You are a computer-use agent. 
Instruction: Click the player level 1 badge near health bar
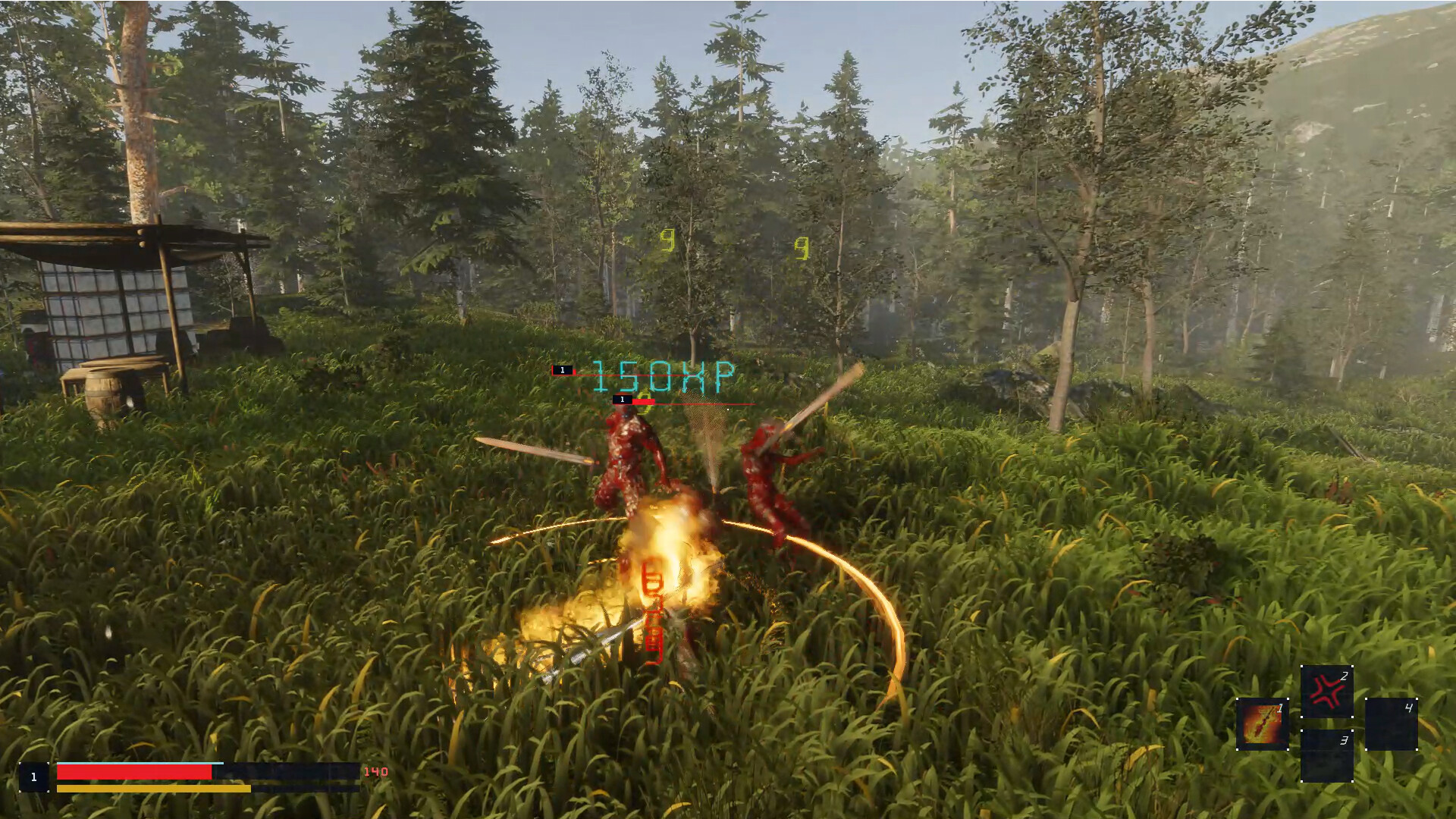point(33,777)
